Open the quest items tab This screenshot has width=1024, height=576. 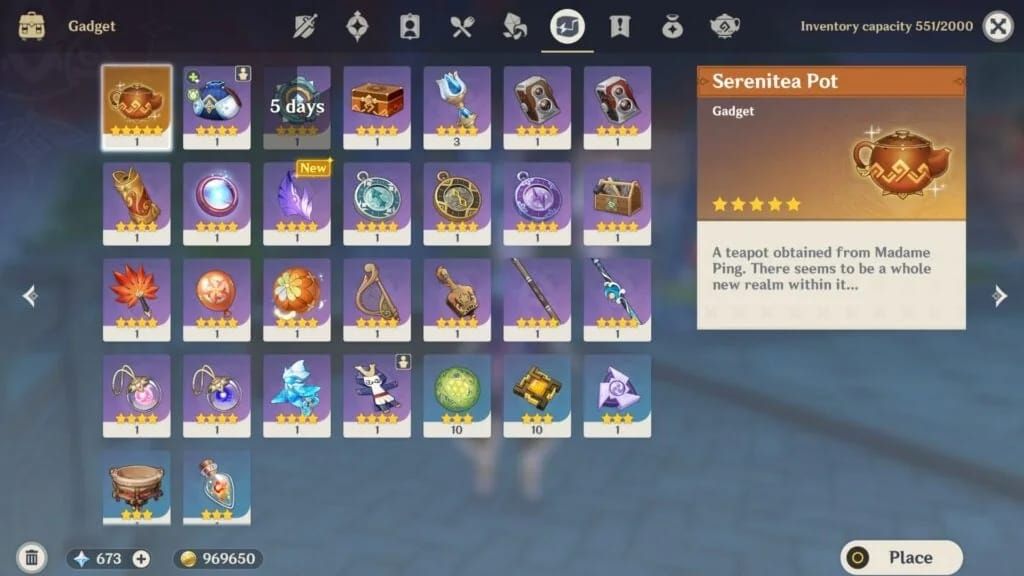620,27
